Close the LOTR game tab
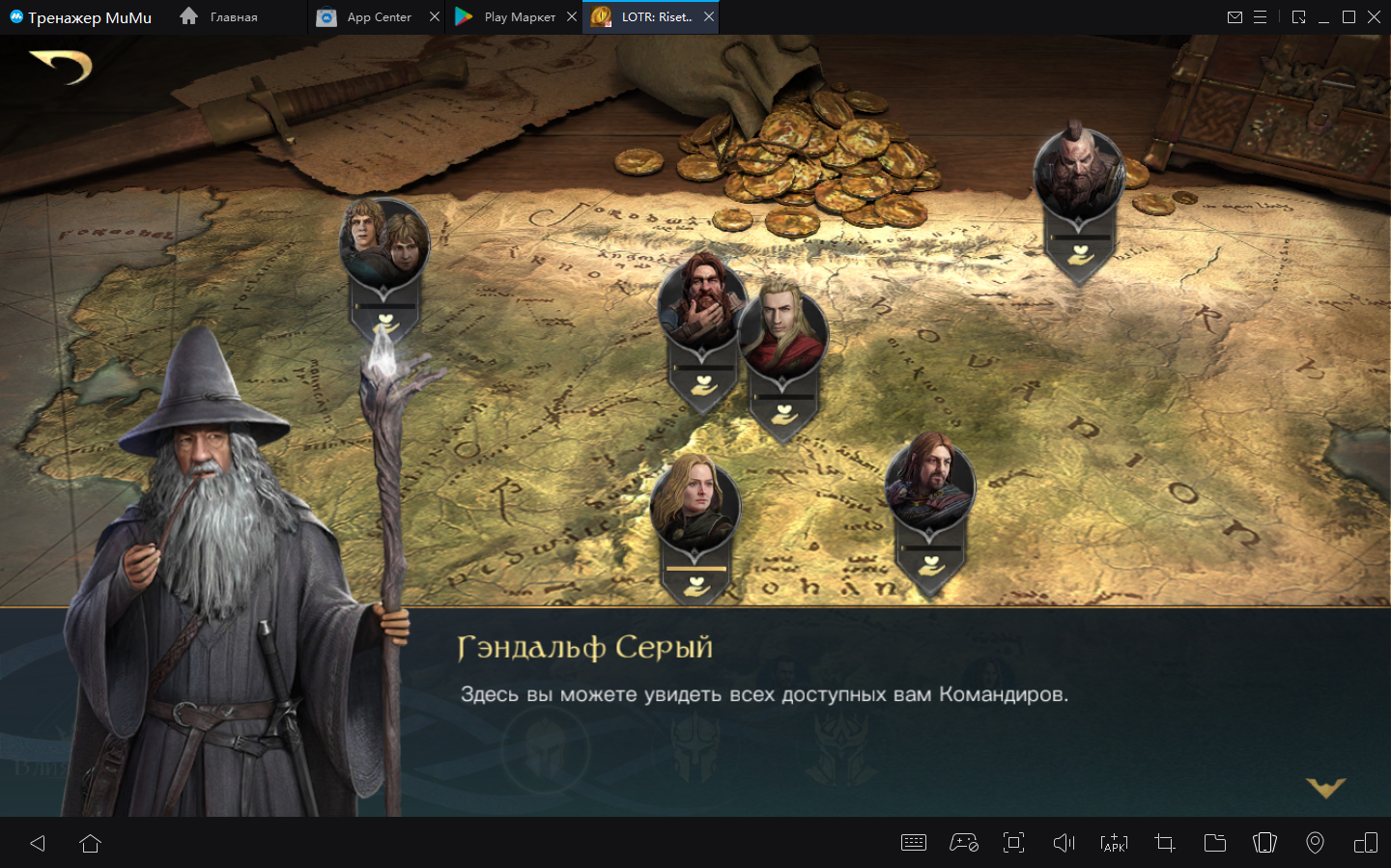The width and height of the screenshot is (1391, 868). click(709, 17)
